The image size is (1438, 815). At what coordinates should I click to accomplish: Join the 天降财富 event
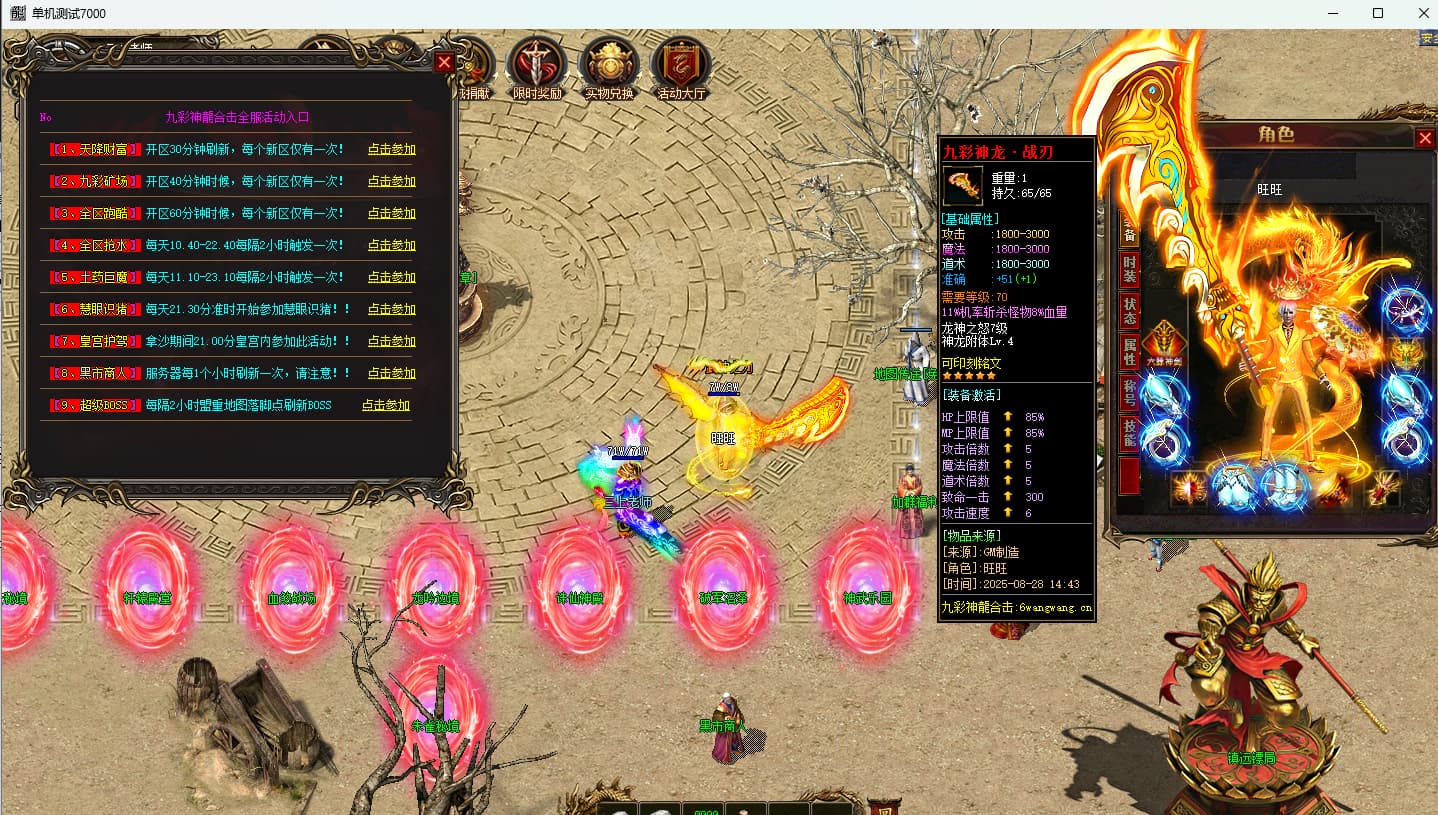point(391,150)
